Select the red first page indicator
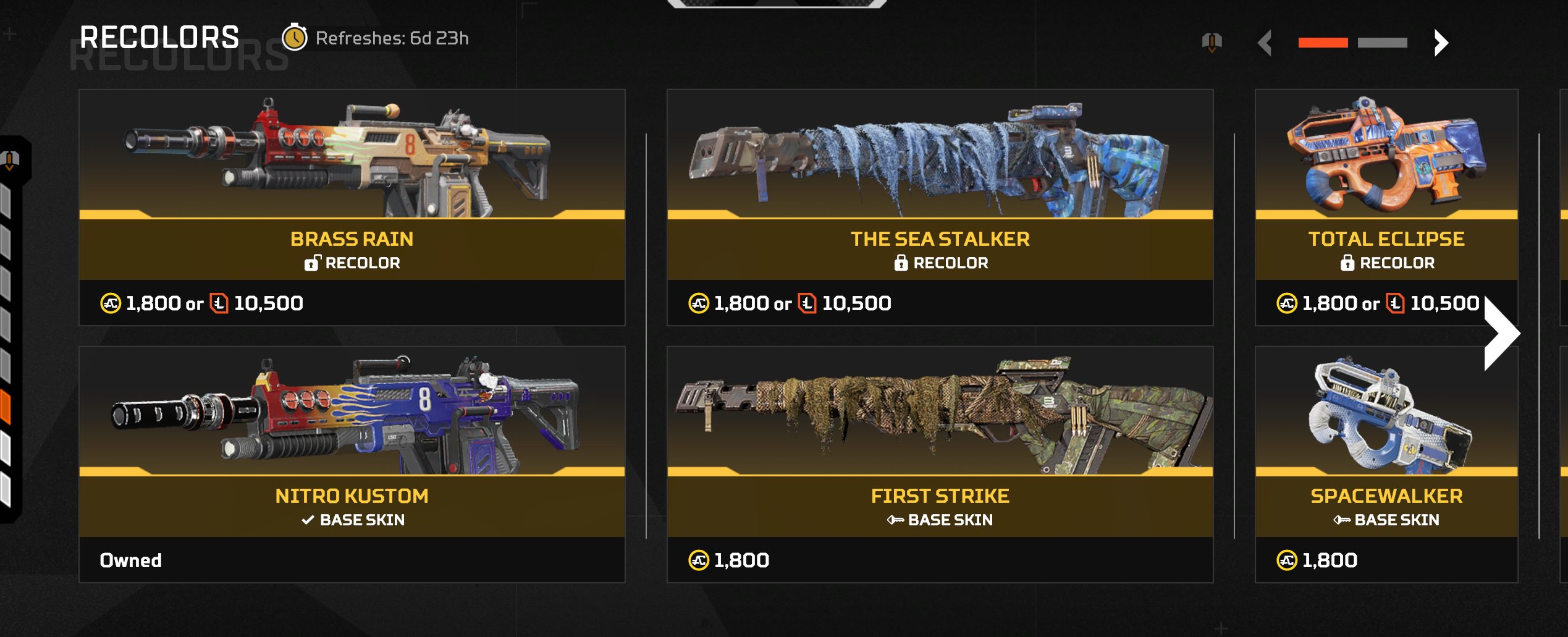The height and width of the screenshot is (637, 1568). click(x=1323, y=43)
